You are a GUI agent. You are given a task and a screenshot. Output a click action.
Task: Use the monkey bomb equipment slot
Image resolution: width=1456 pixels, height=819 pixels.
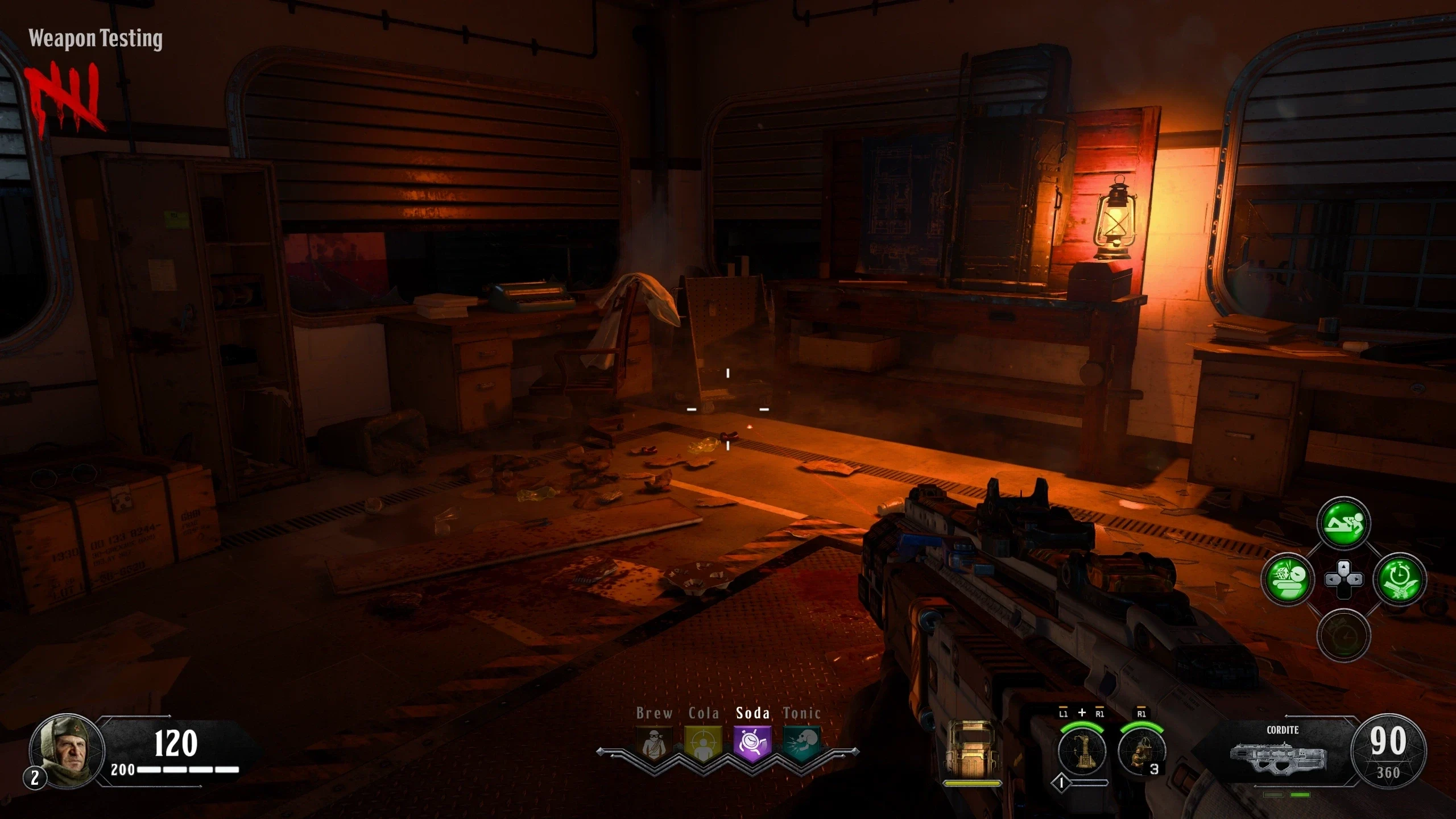pyautogui.click(x=1140, y=751)
